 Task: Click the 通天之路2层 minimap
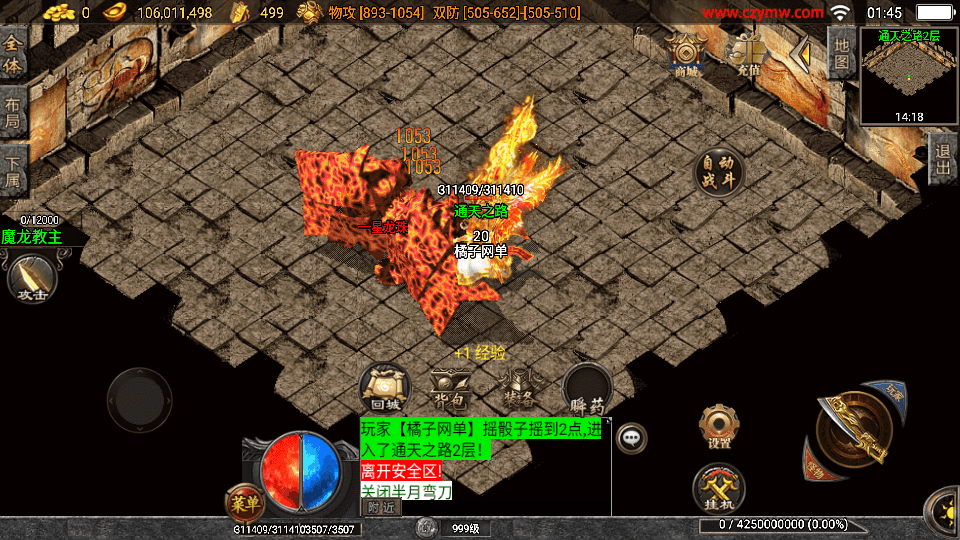(x=908, y=76)
